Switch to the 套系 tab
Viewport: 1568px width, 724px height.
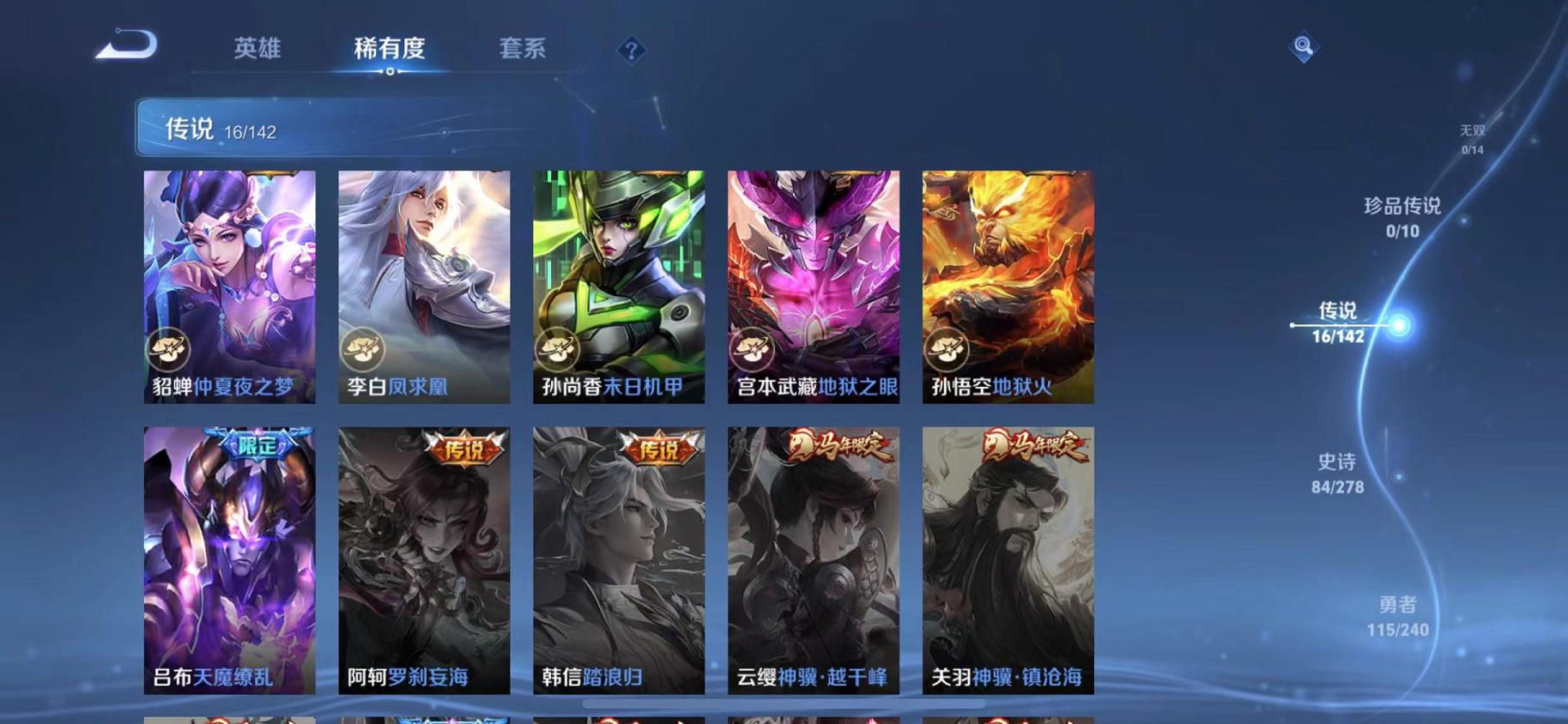pos(525,50)
